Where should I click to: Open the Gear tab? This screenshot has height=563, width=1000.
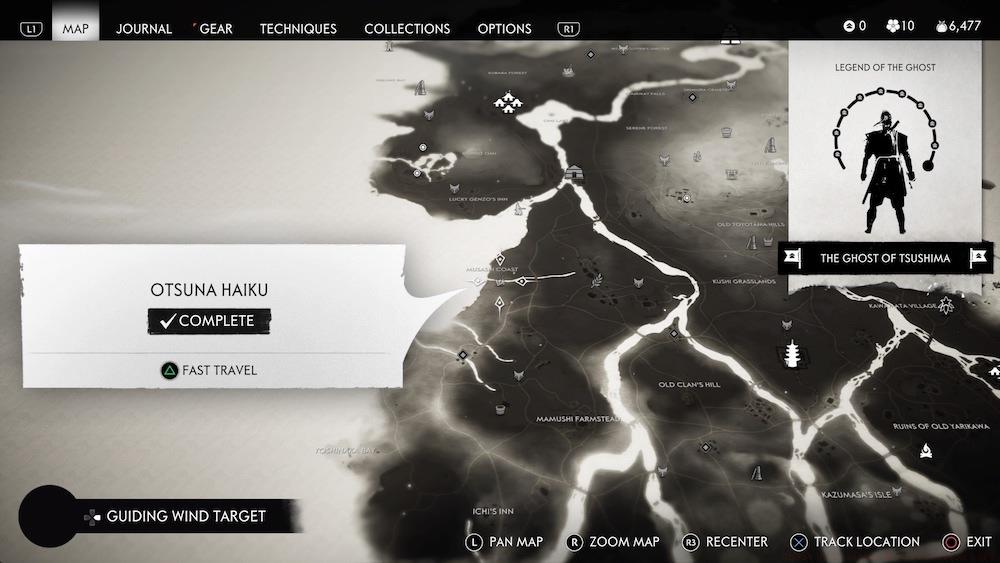[216, 29]
